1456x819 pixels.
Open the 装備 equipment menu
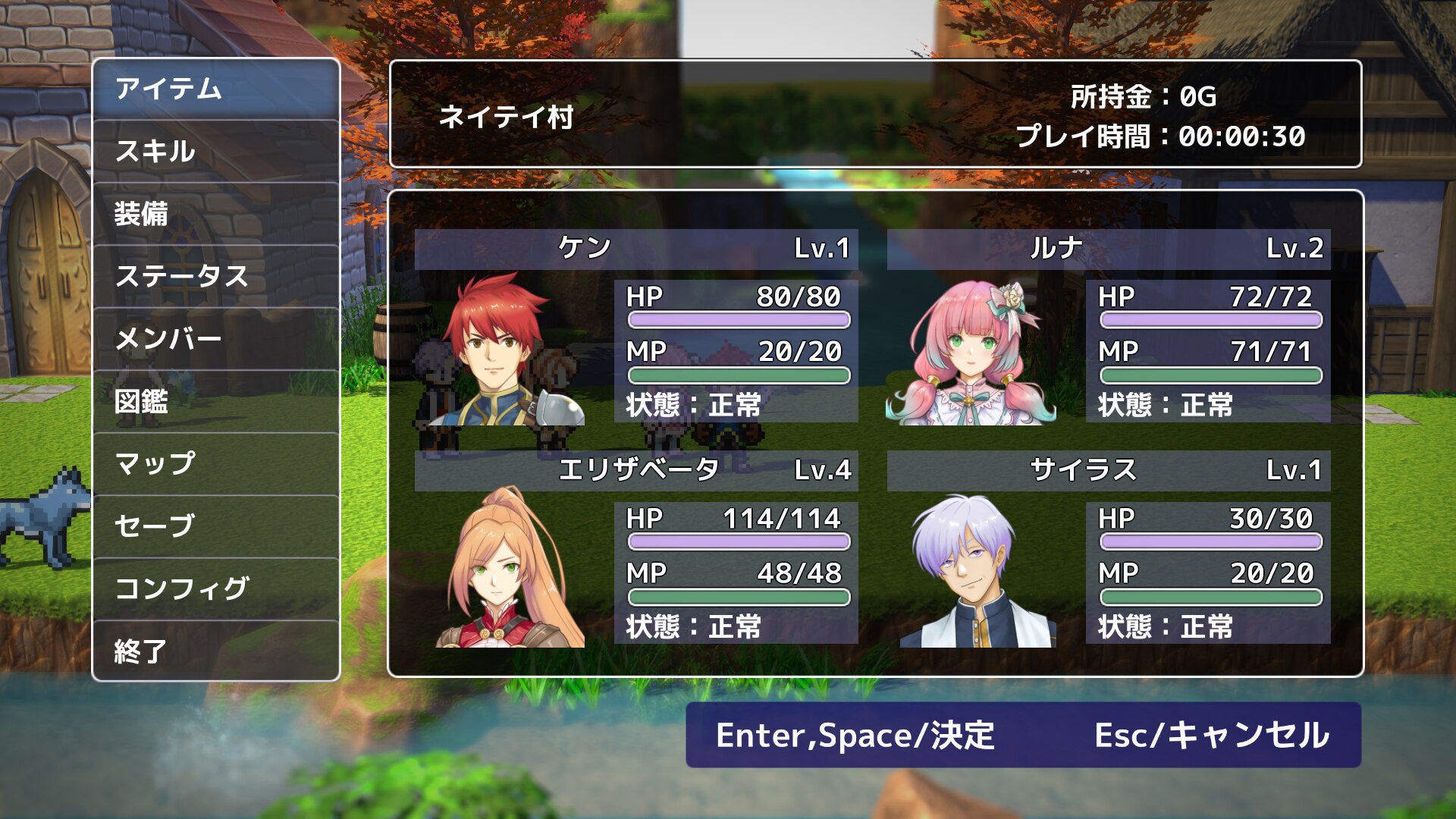tap(216, 214)
